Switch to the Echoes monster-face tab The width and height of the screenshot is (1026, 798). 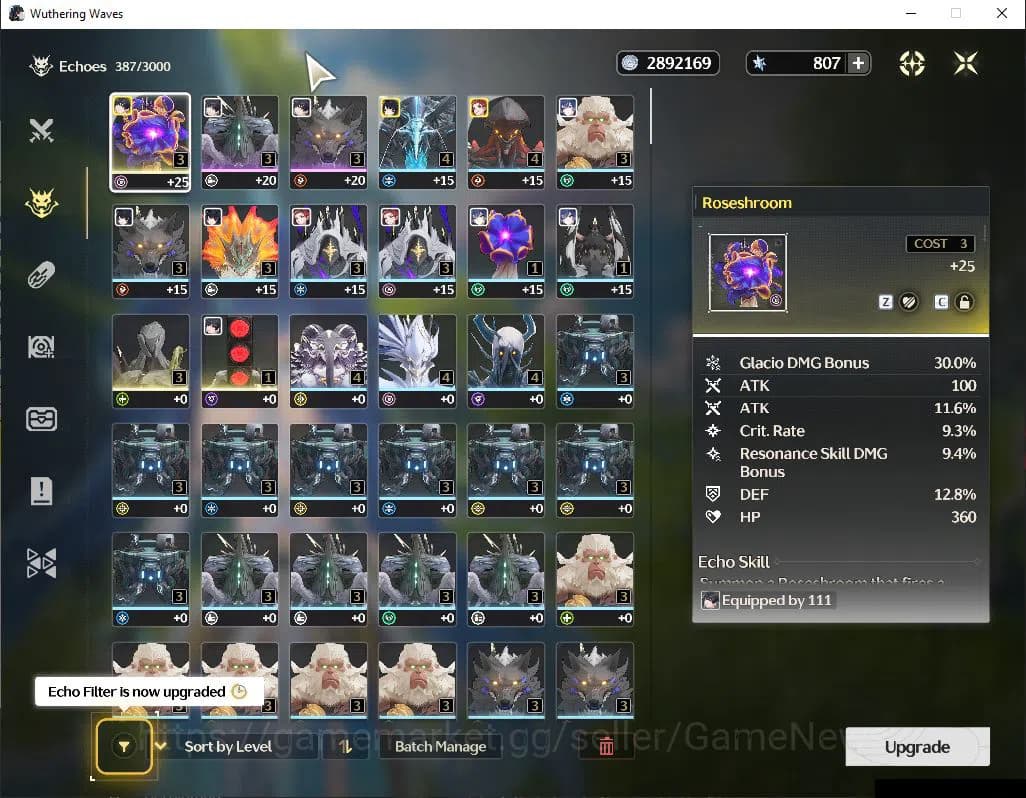tap(41, 203)
